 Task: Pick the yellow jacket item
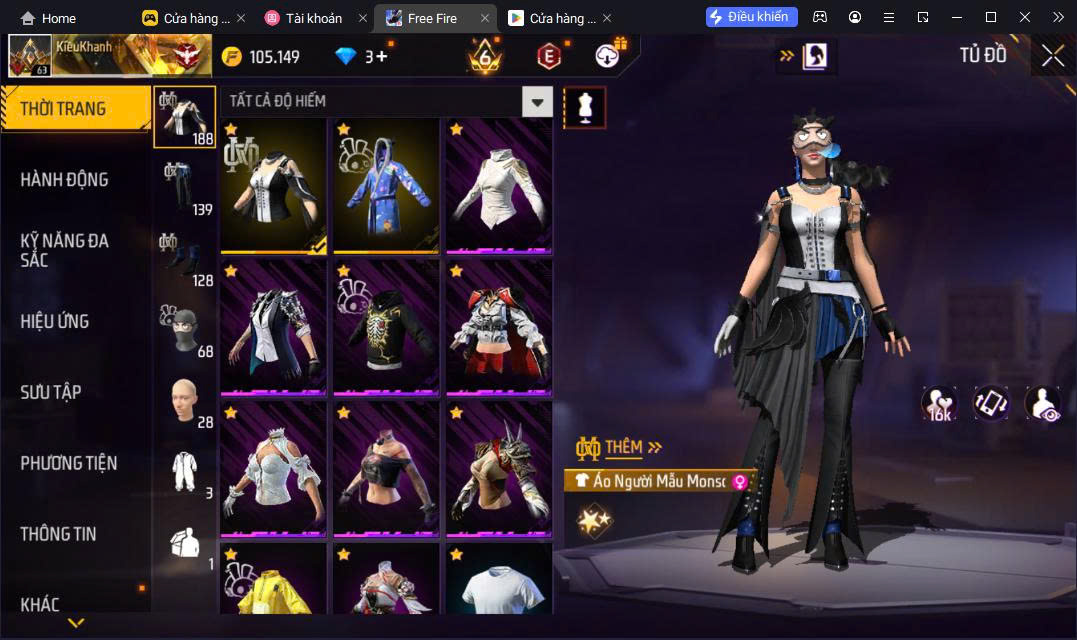273,580
